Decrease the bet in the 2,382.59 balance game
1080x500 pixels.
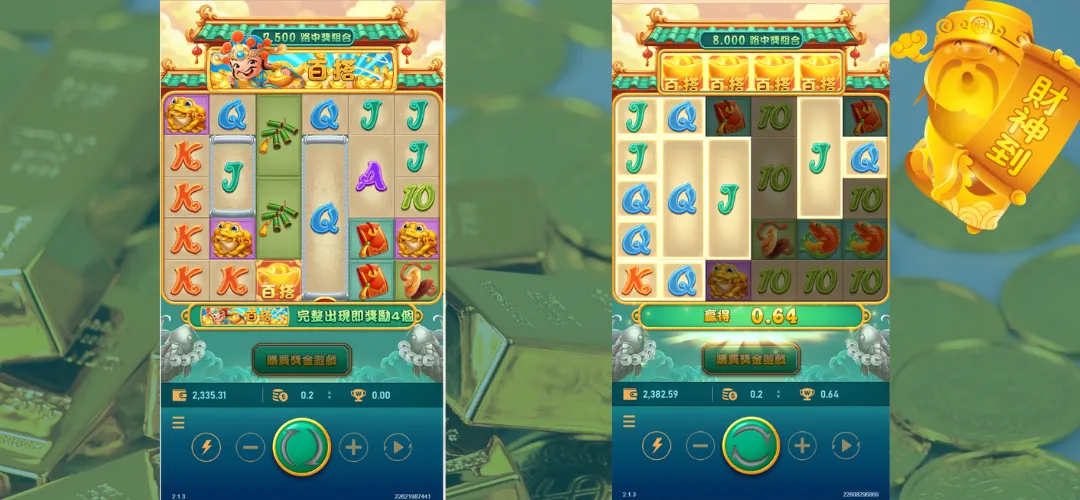[700, 447]
